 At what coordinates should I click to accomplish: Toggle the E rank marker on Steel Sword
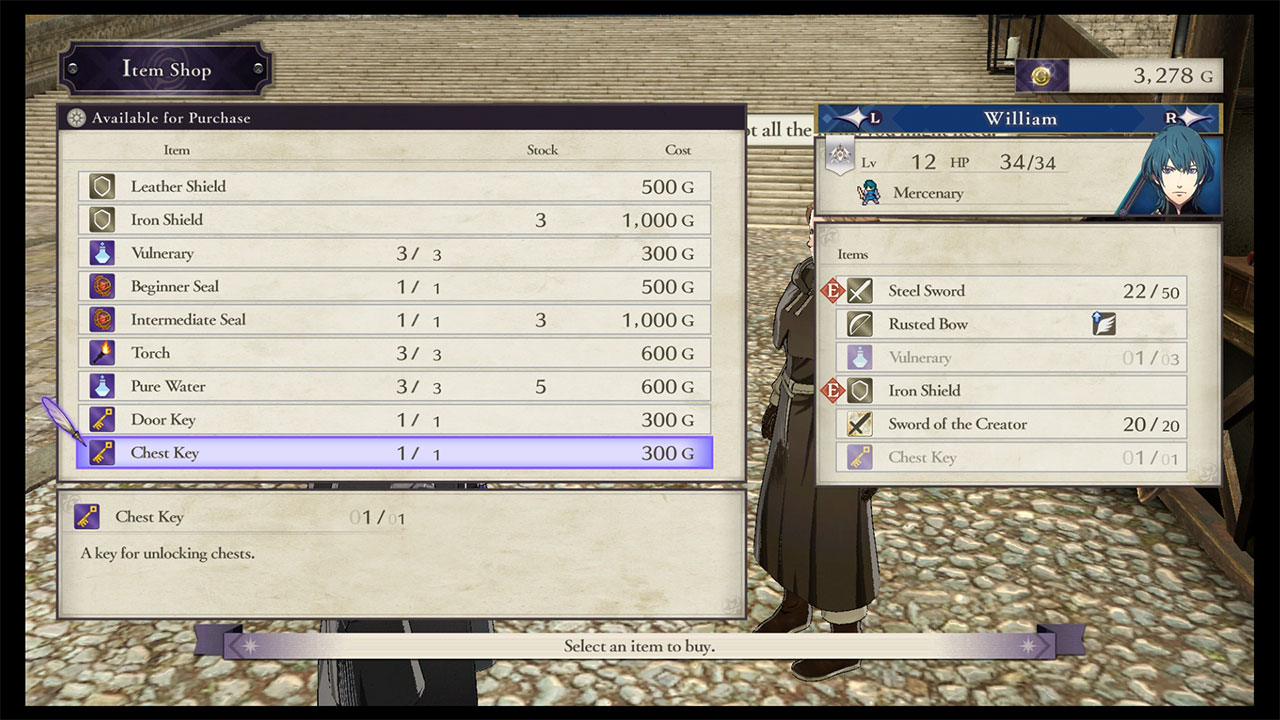[x=833, y=291]
